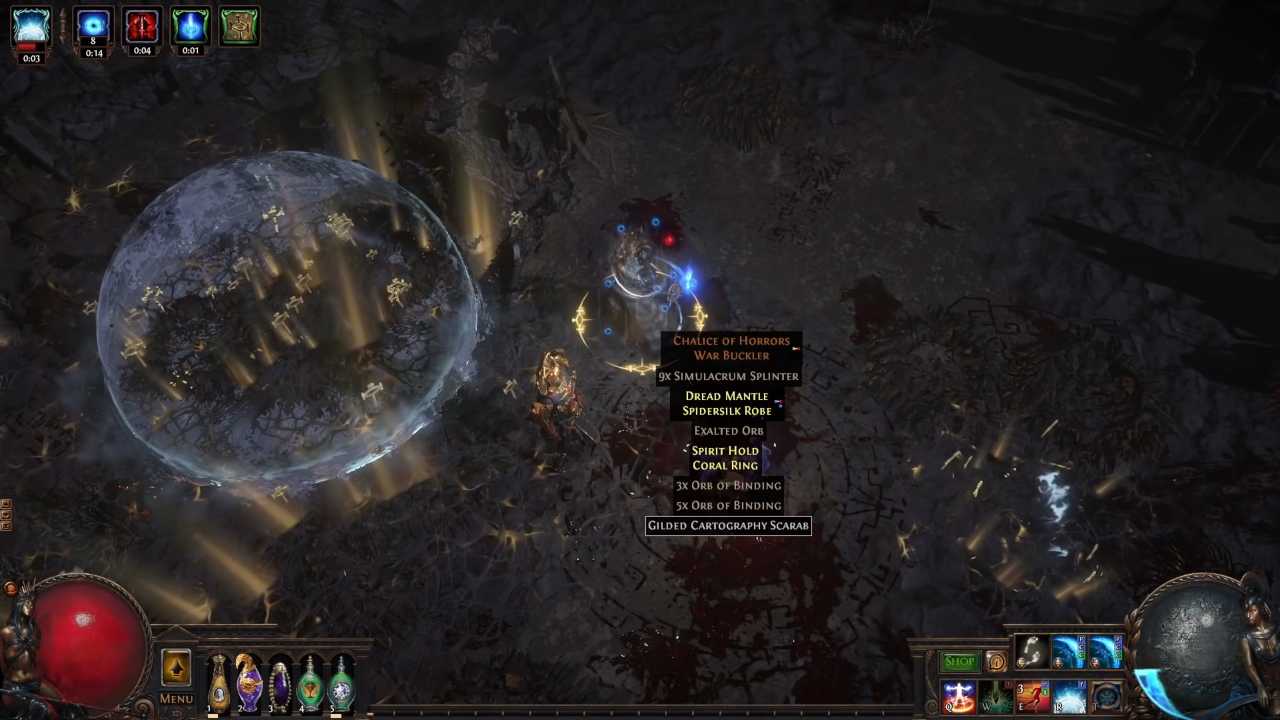Pick up the Exalted Orb label
Viewport: 1280px width, 720px height.
728,431
